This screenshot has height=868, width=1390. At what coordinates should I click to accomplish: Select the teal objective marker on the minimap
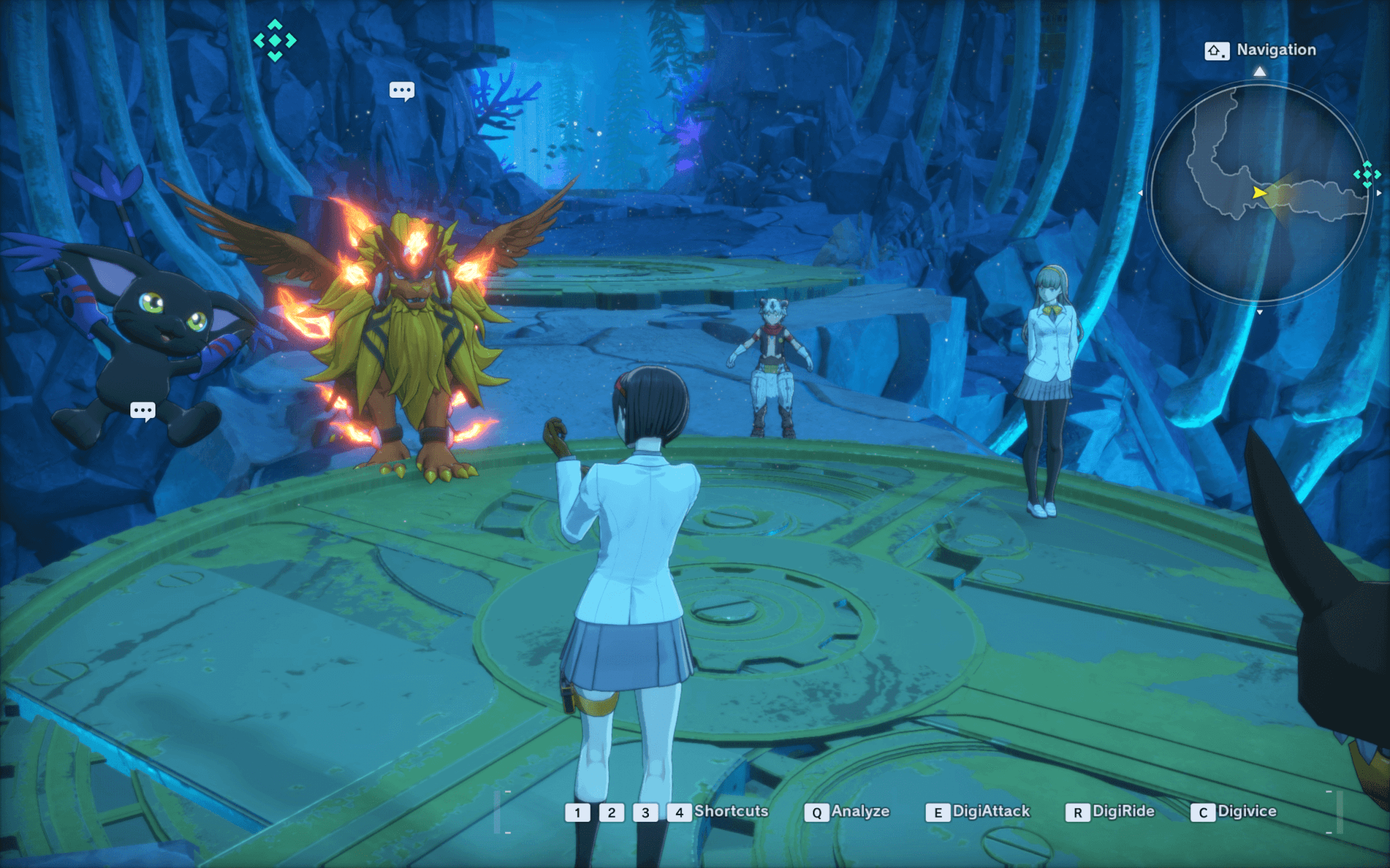point(1366,174)
